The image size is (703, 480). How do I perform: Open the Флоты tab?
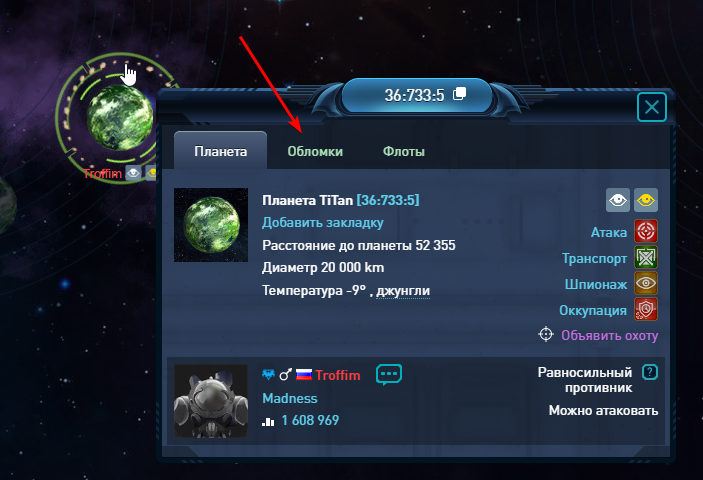(404, 152)
